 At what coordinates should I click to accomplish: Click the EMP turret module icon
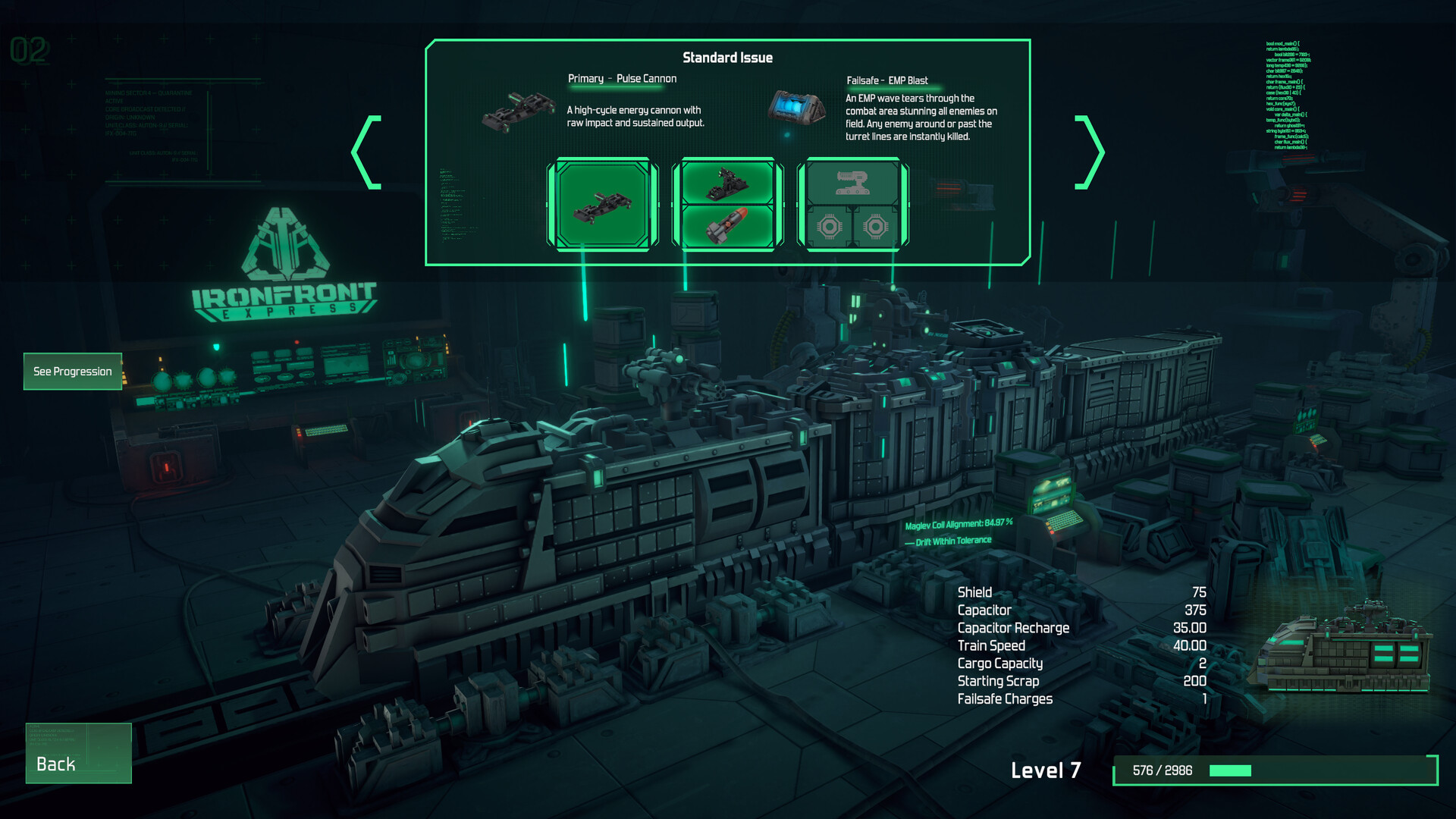click(x=852, y=182)
